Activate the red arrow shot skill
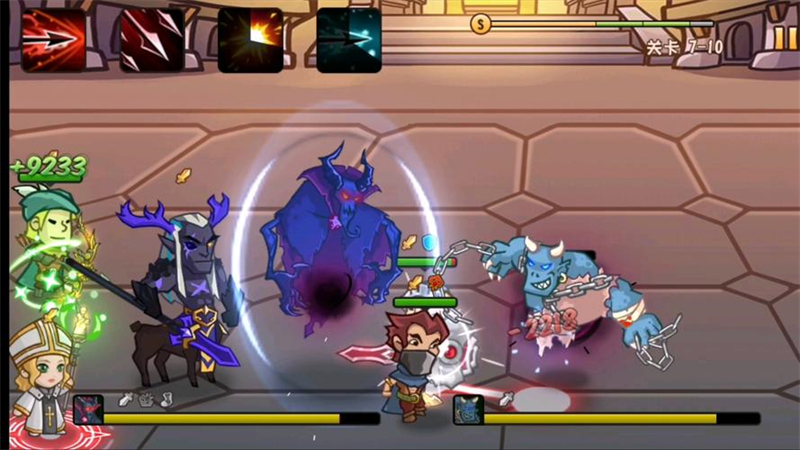The height and width of the screenshot is (450, 800). click(x=53, y=39)
